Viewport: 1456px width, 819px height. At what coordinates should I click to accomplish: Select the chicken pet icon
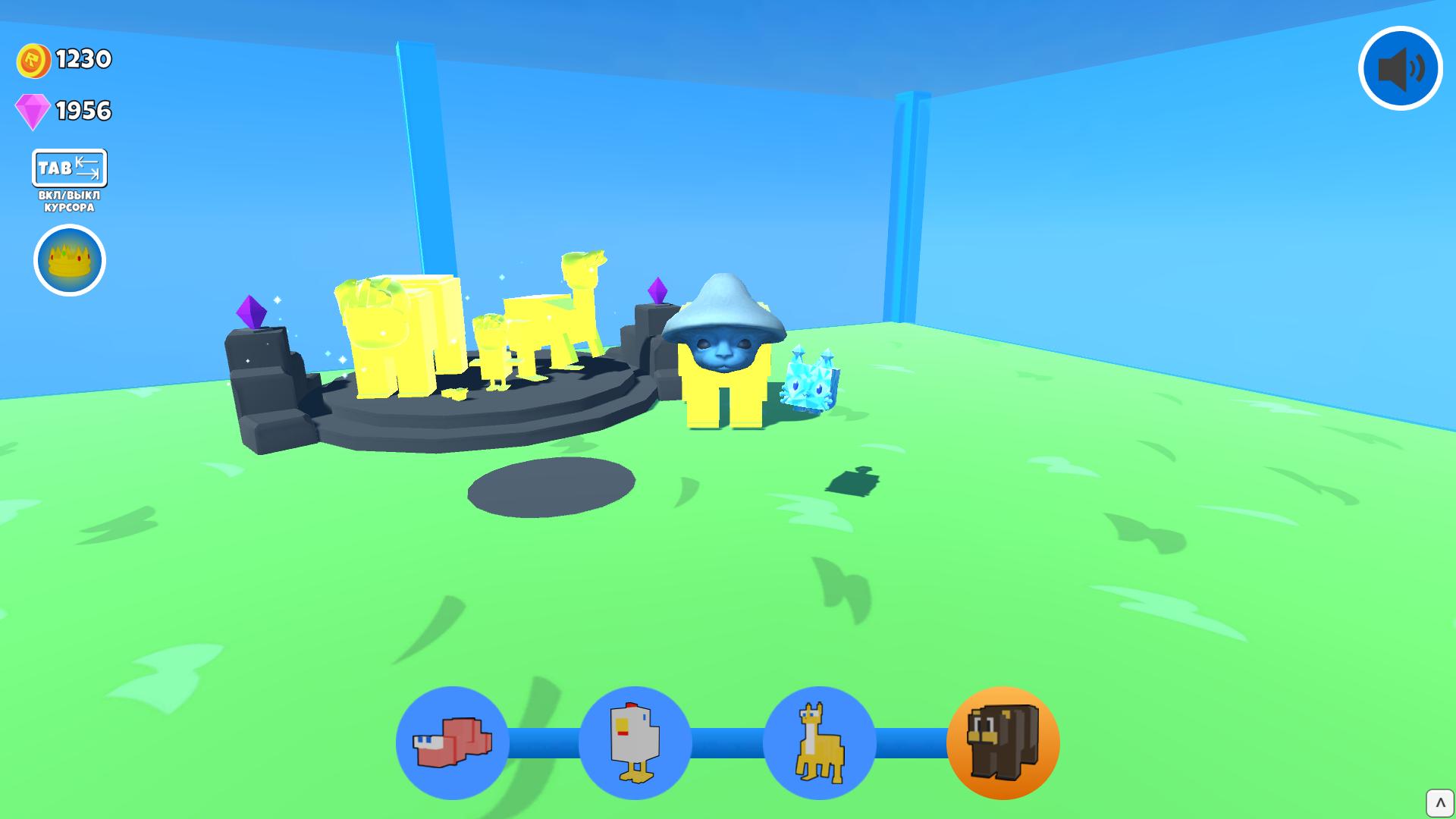click(635, 744)
